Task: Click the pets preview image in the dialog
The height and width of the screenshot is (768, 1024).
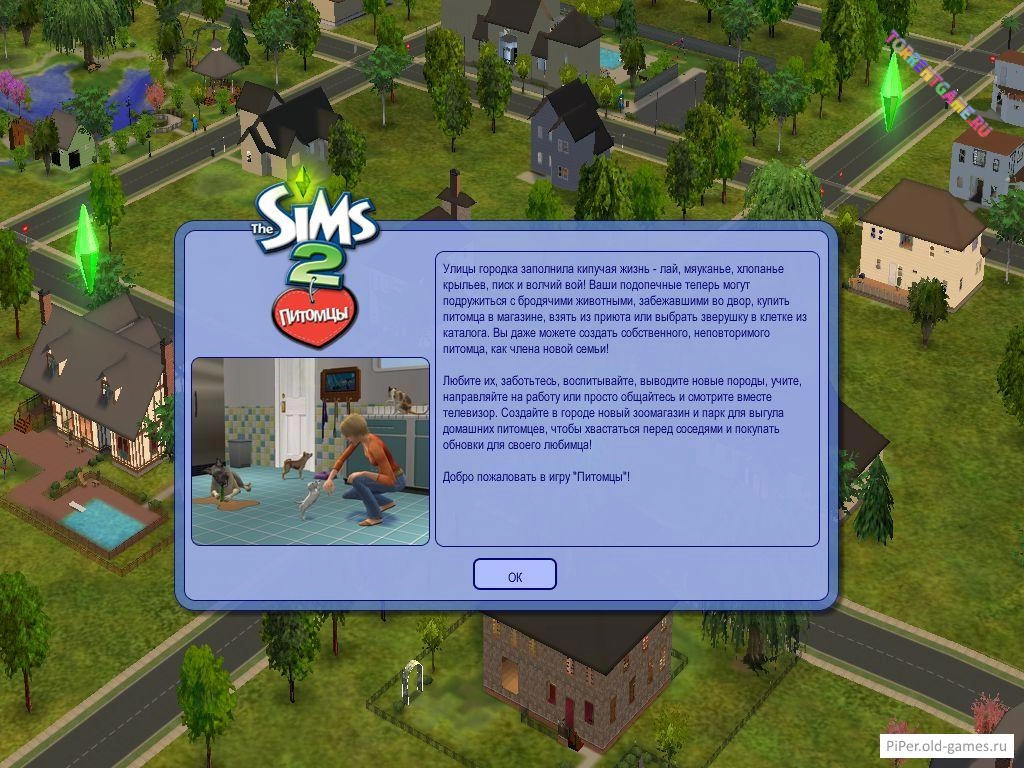Action: 310,451
